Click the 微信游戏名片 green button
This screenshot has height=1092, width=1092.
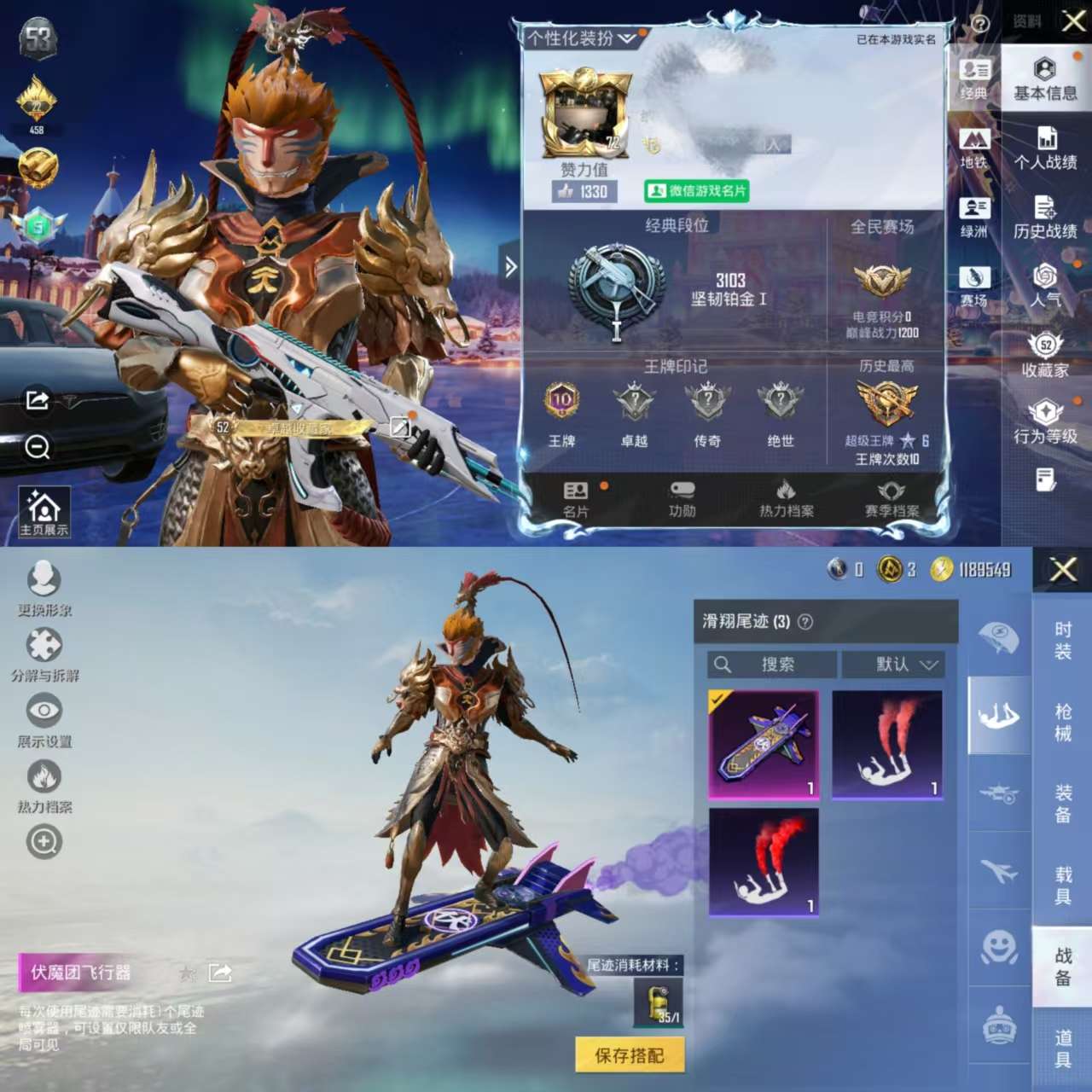[x=696, y=191]
